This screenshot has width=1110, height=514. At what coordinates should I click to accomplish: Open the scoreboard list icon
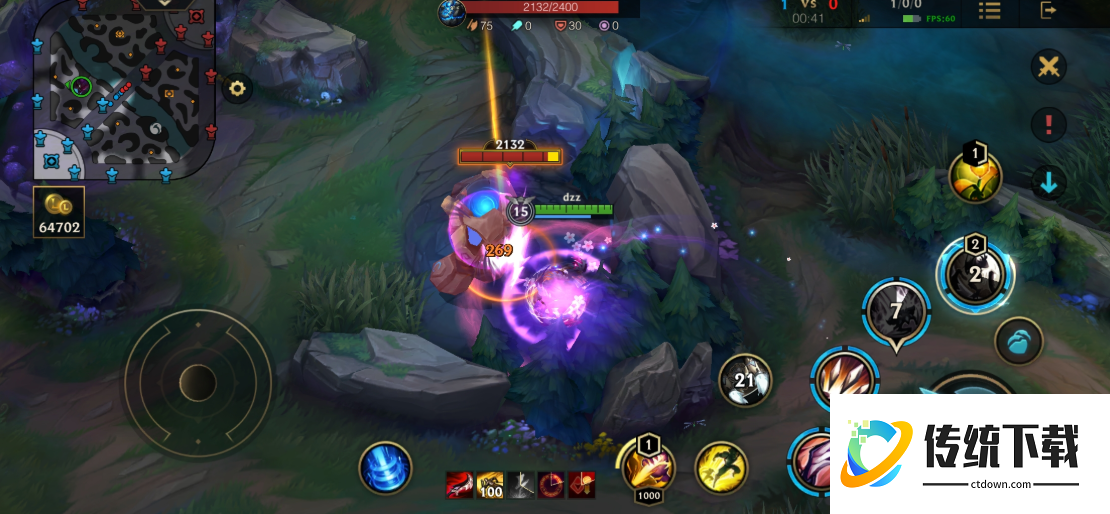[989, 11]
